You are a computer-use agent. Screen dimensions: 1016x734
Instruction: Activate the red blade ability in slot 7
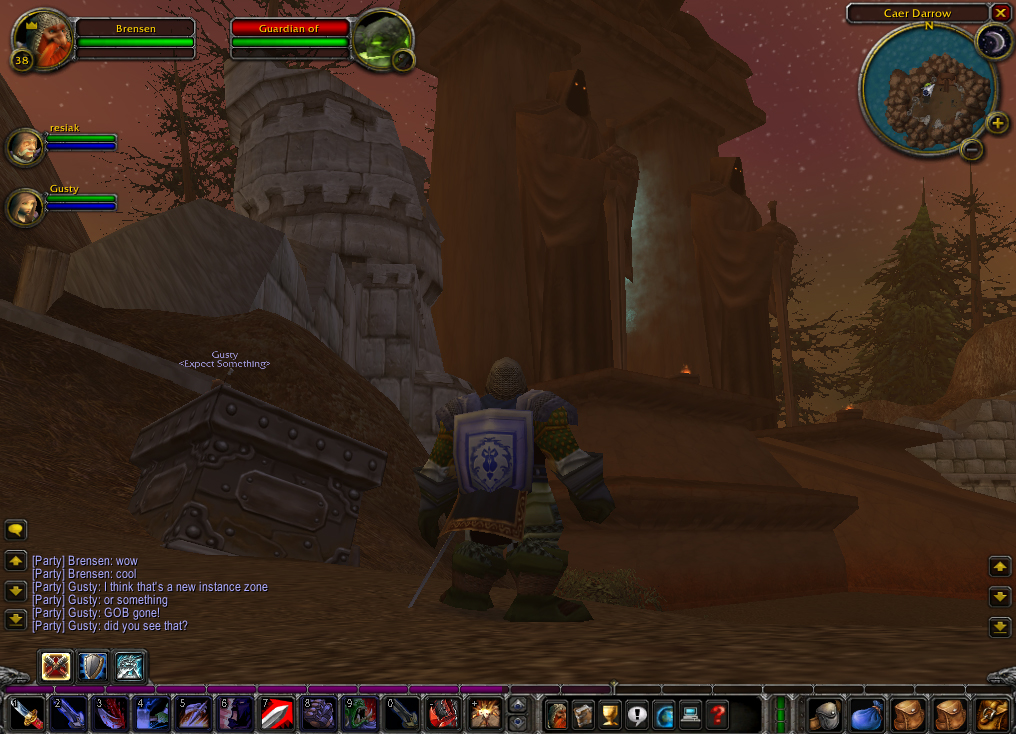pyautogui.click(x=277, y=715)
